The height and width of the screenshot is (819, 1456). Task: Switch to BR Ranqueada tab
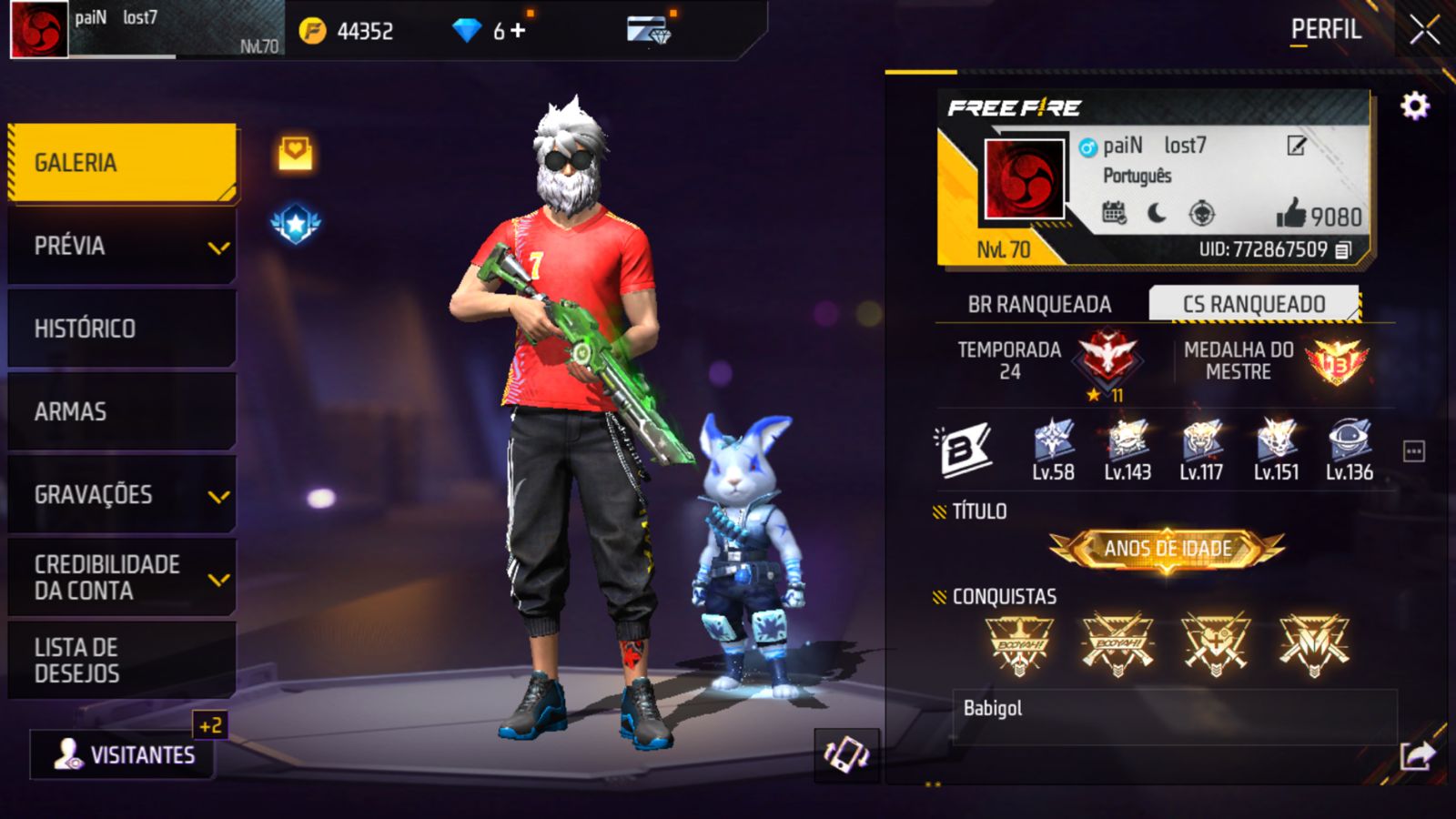pos(1039,304)
